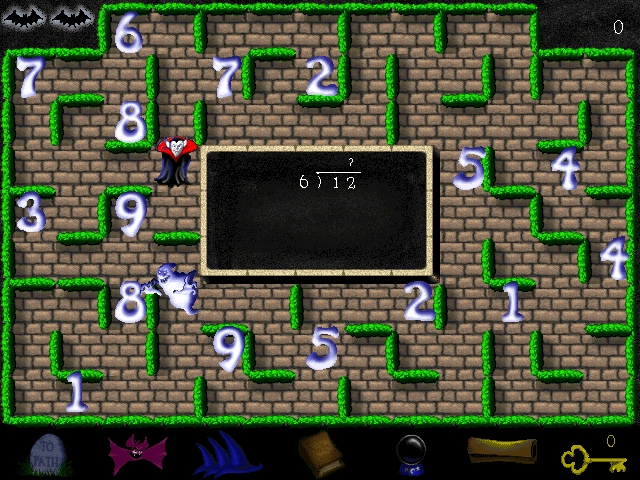
Task: Use the crystal ball icon
Action: (411, 455)
